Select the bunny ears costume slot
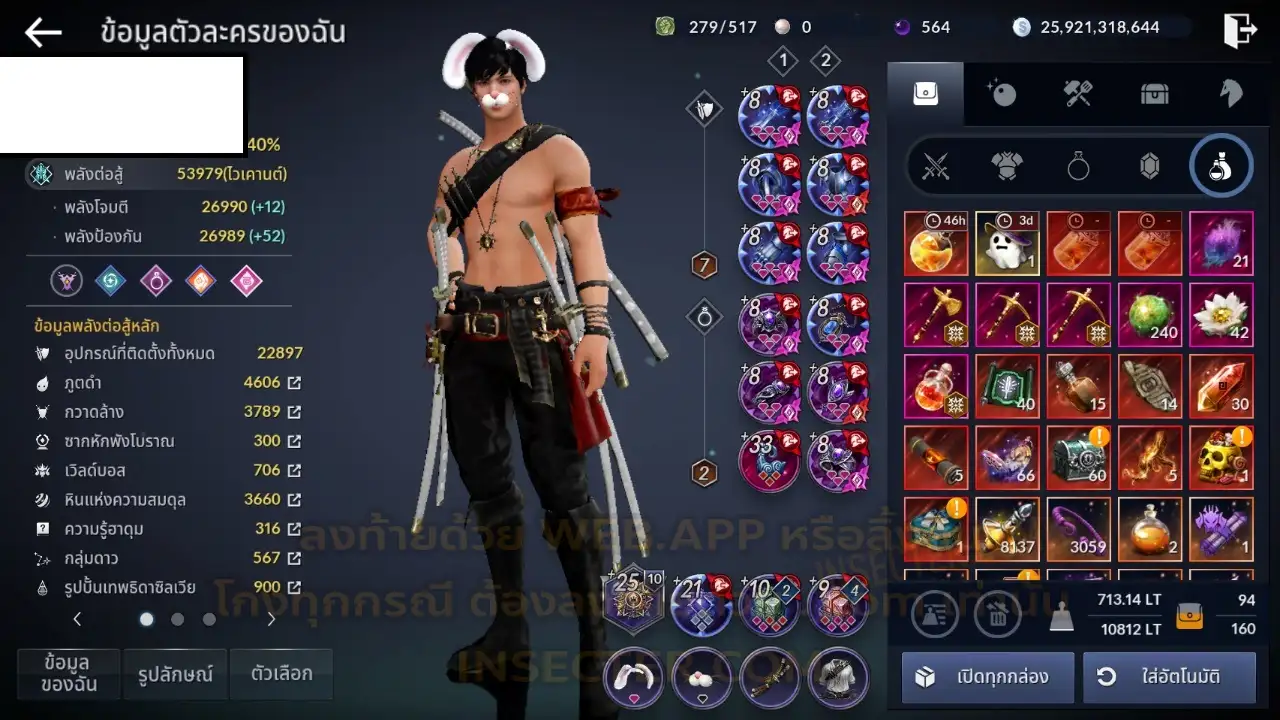 tap(633, 677)
